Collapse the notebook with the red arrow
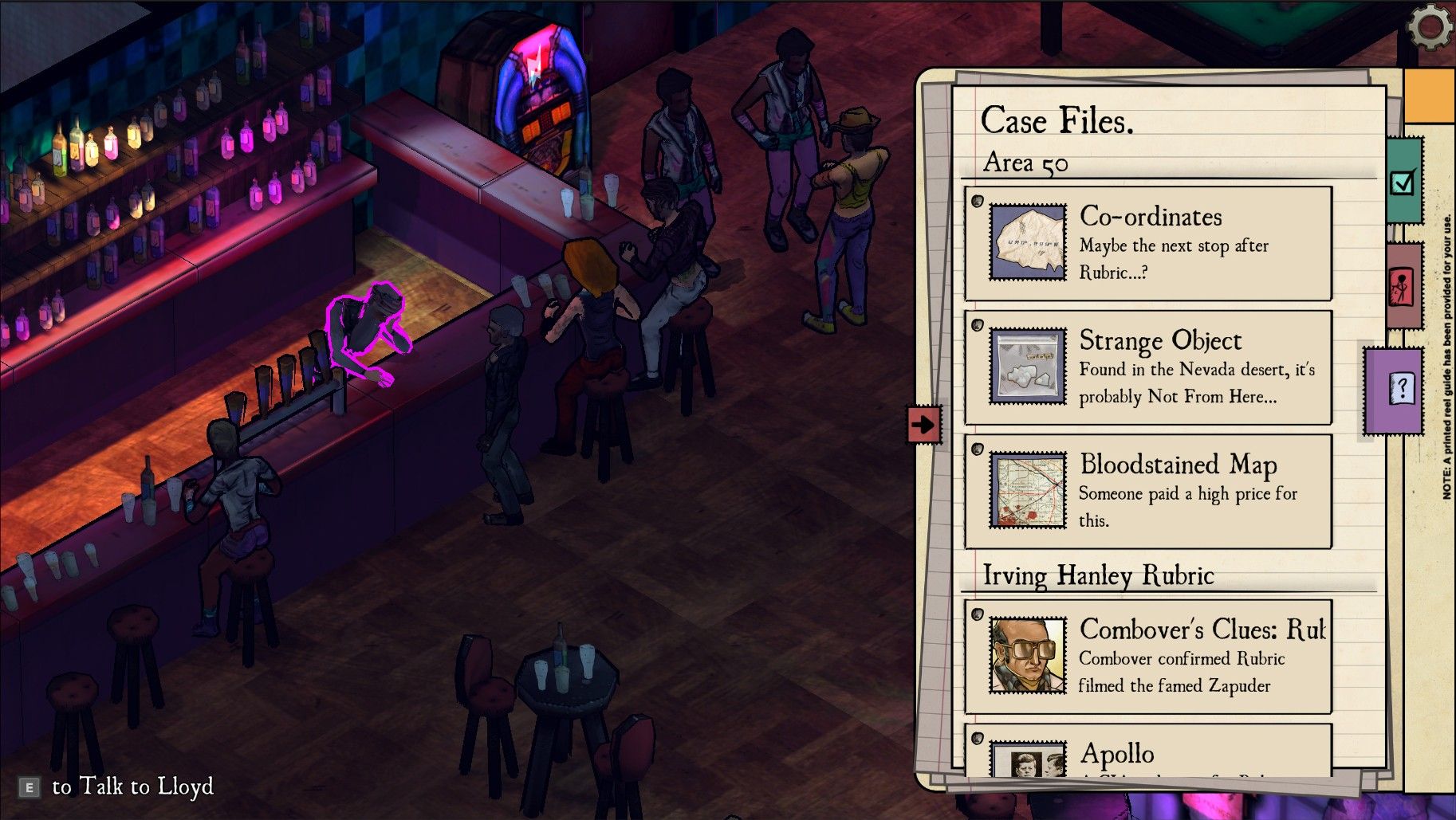 pos(923,424)
